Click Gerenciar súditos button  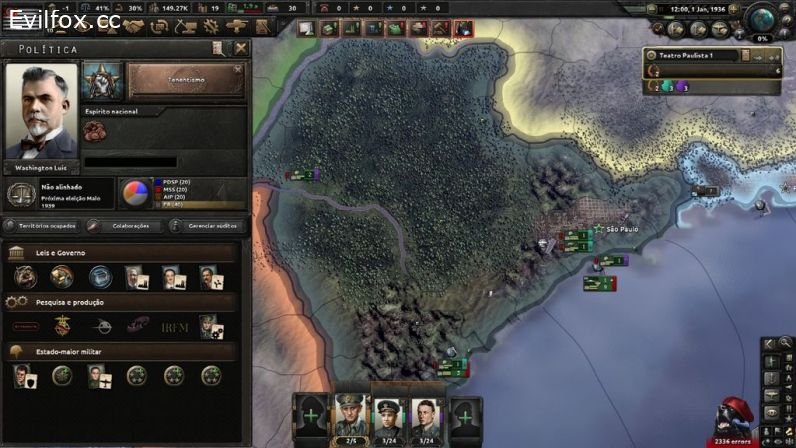(207, 226)
